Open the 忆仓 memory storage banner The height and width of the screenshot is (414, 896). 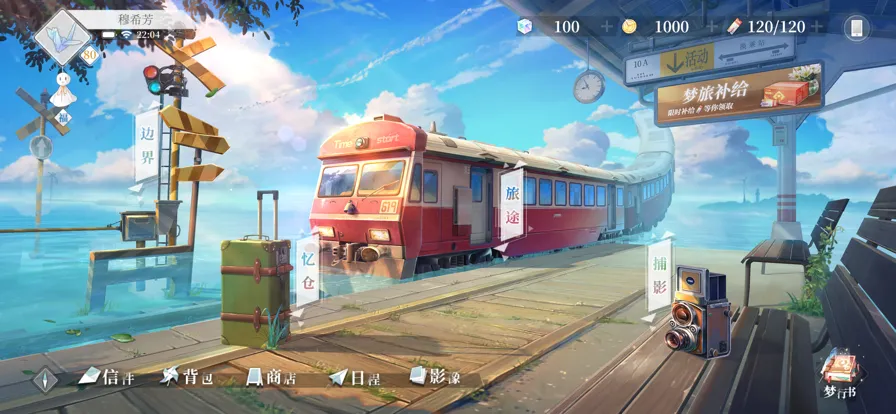click(x=308, y=270)
